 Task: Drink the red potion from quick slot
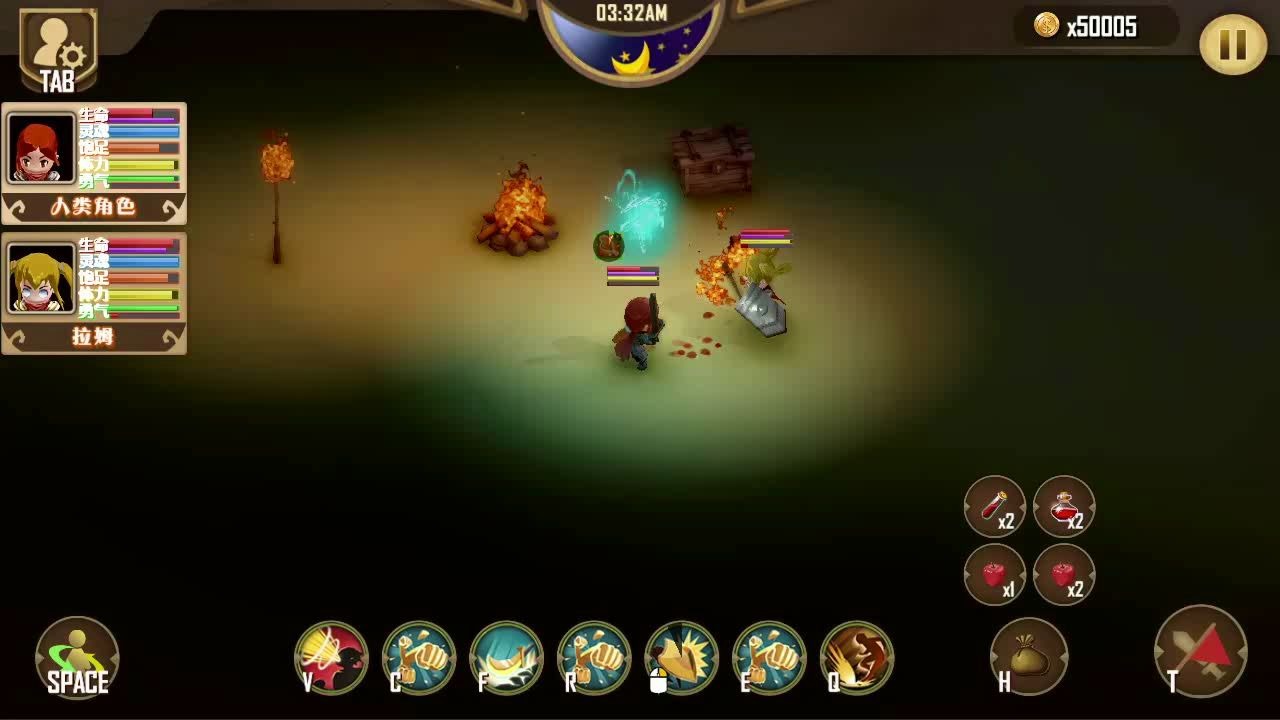[1064, 508]
